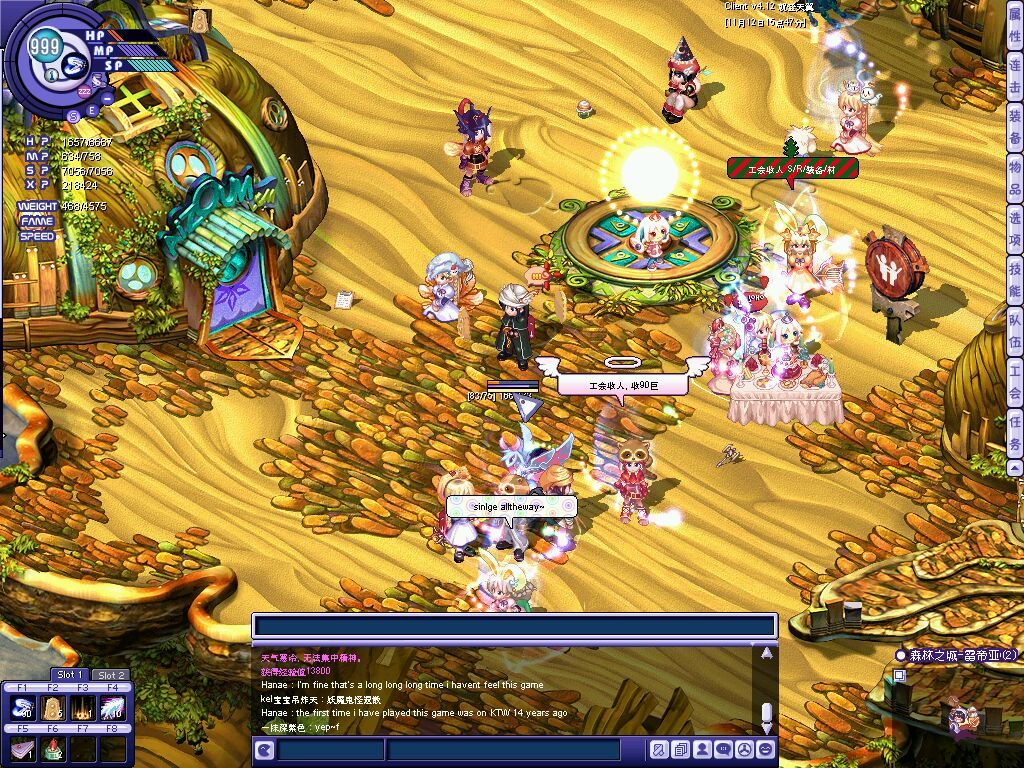Use the F1 blue wing skill slot
The width and height of the screenshot is (1024, 768).
22,708
